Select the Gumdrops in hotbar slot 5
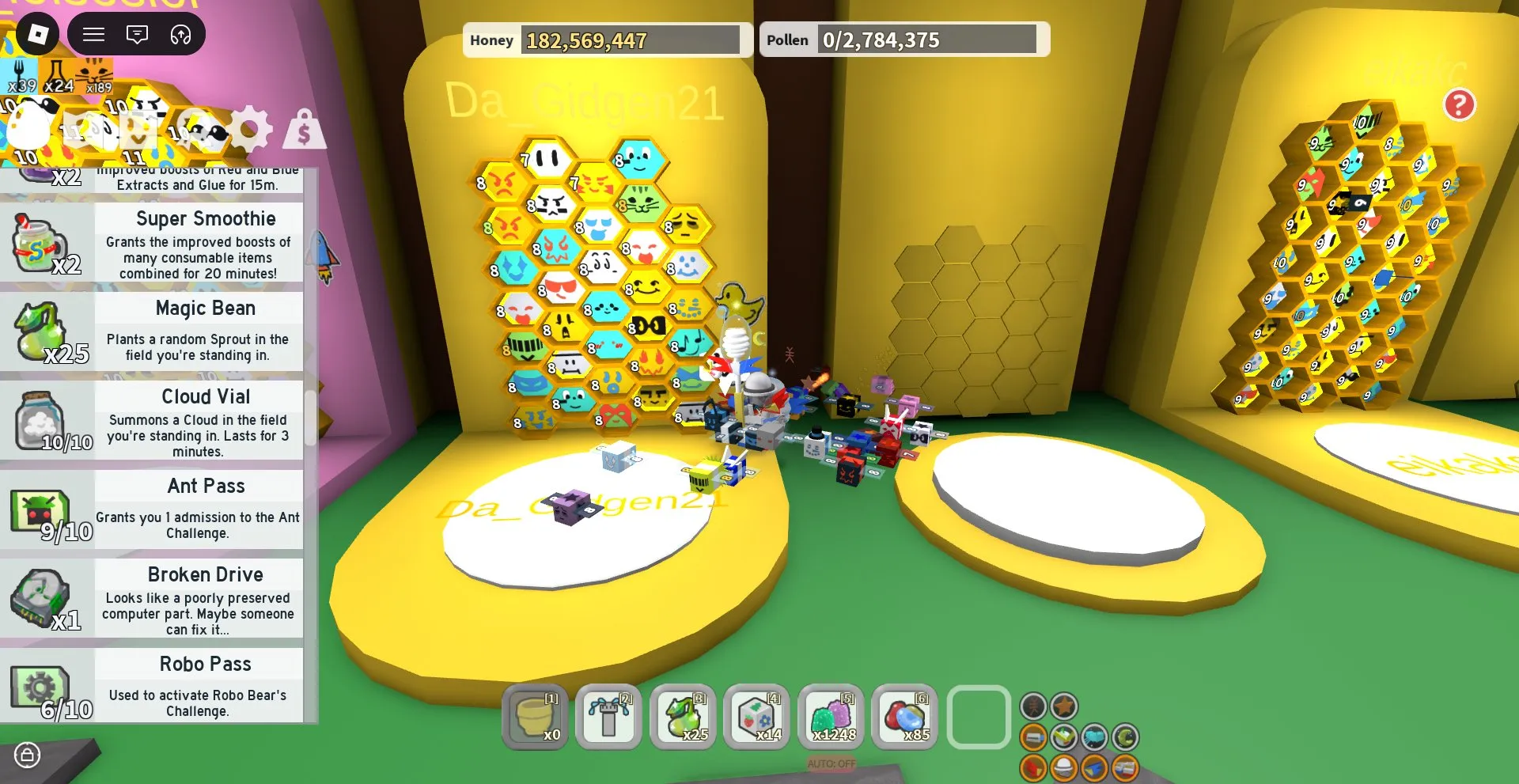 click(830, 716)
